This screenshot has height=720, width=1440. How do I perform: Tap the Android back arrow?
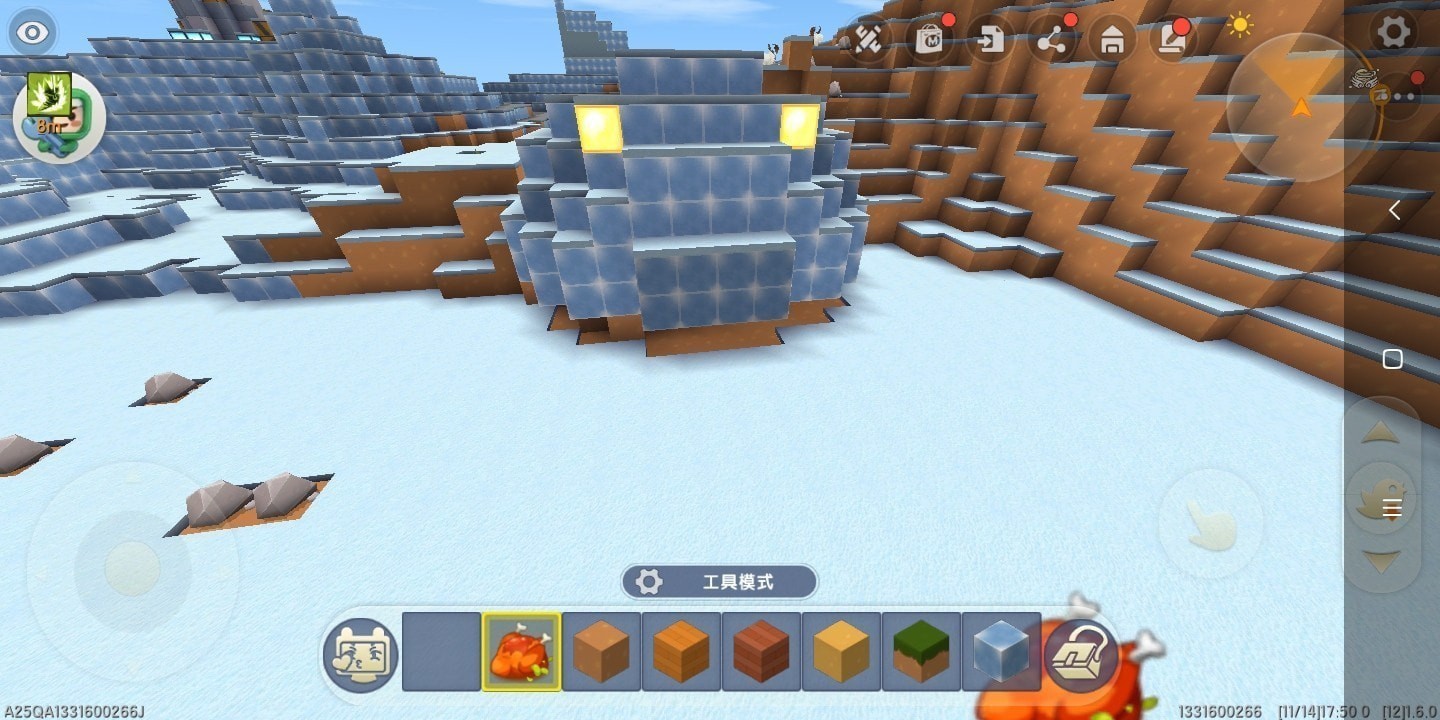tap(1394, 210)
